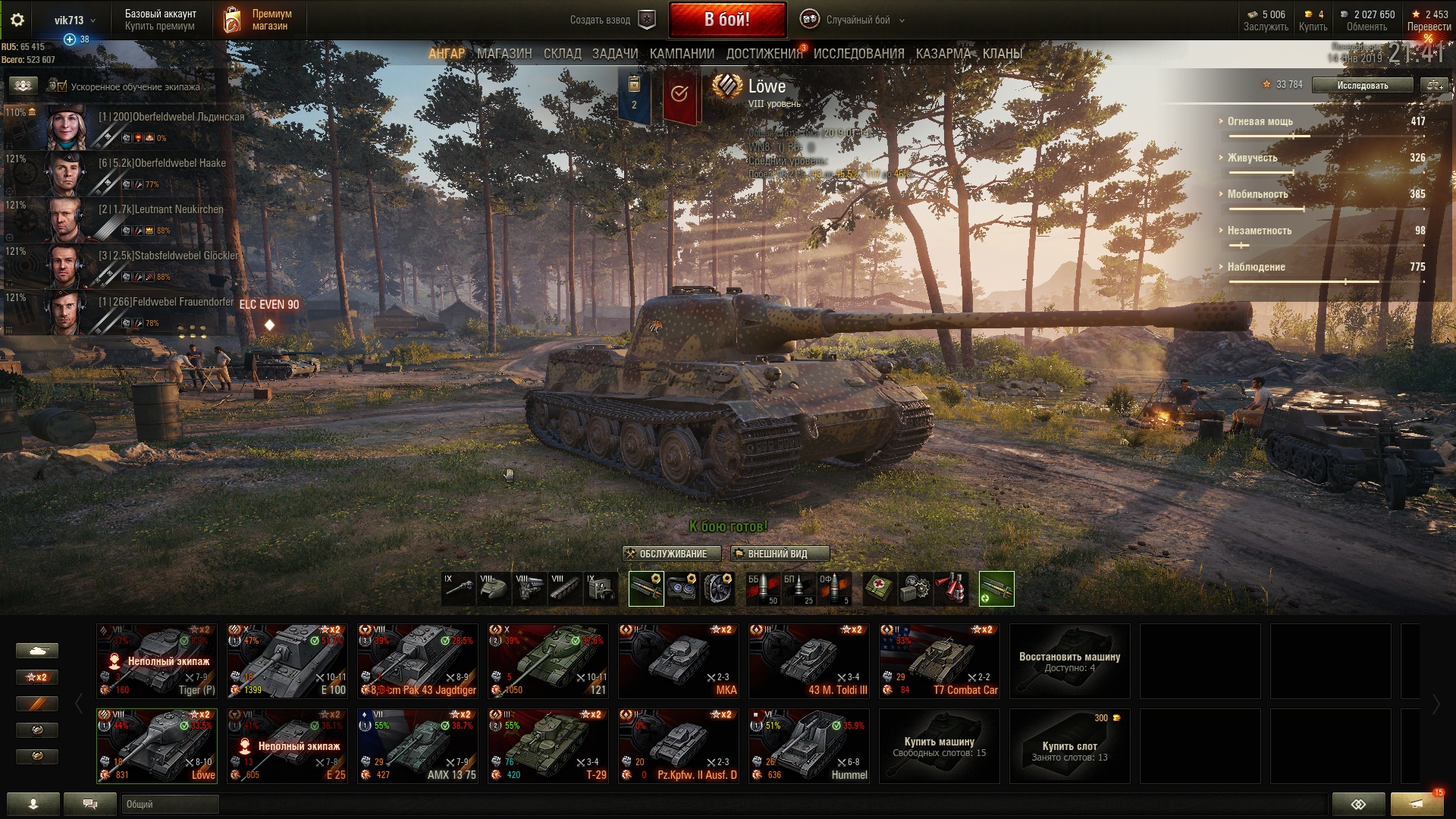Toggle Ускоренное обучение экипажа checkbox
The image size is (1456, 819).
click(62, 86)
